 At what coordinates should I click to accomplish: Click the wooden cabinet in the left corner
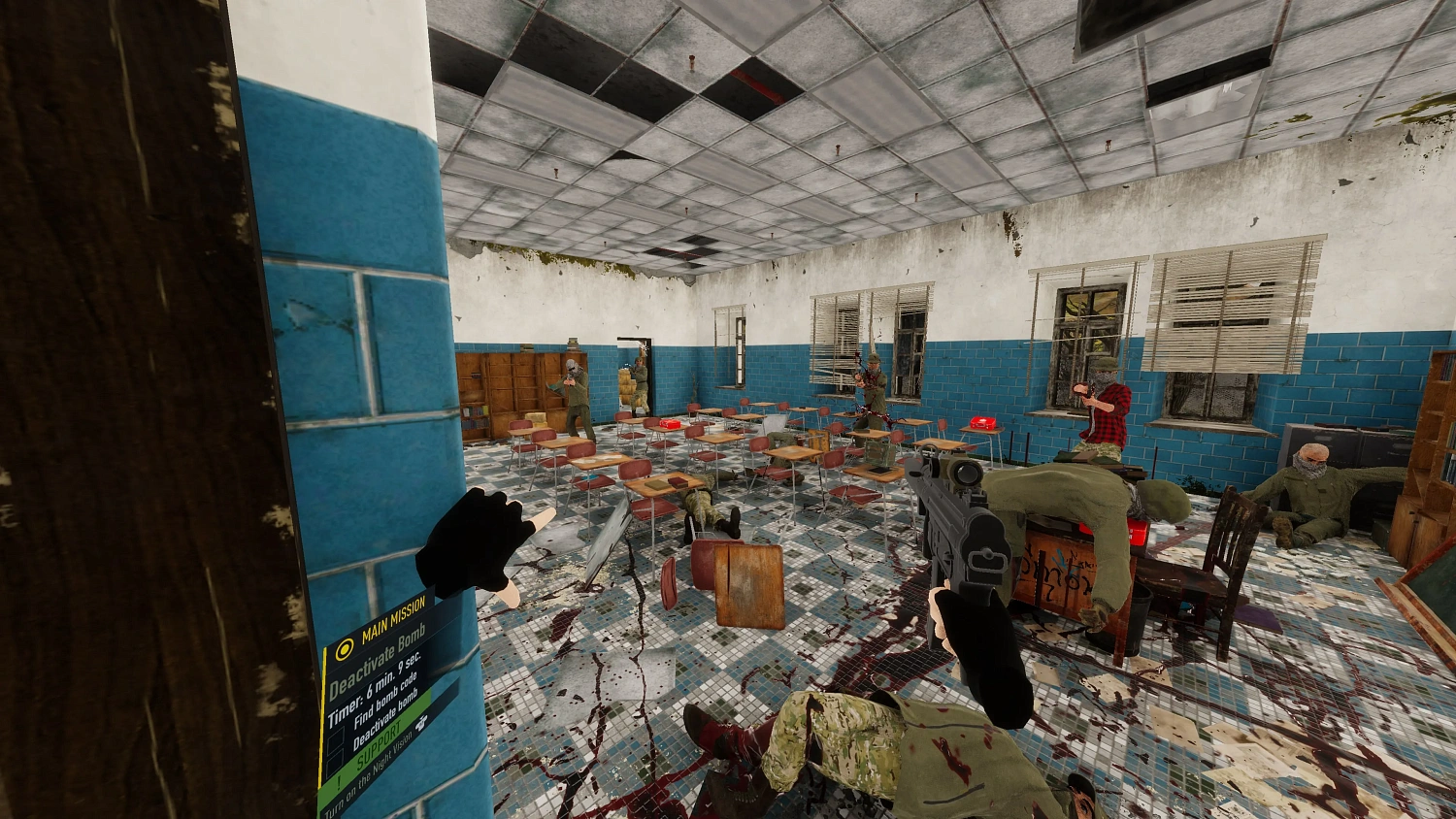pyautogui.click(x=510, y=388)
